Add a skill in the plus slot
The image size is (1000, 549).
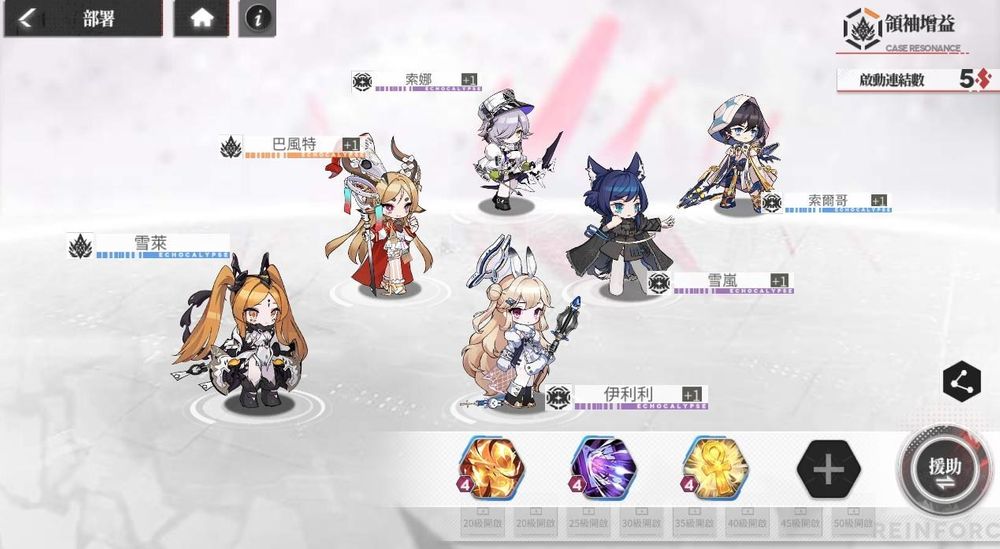tap(828, 467)
